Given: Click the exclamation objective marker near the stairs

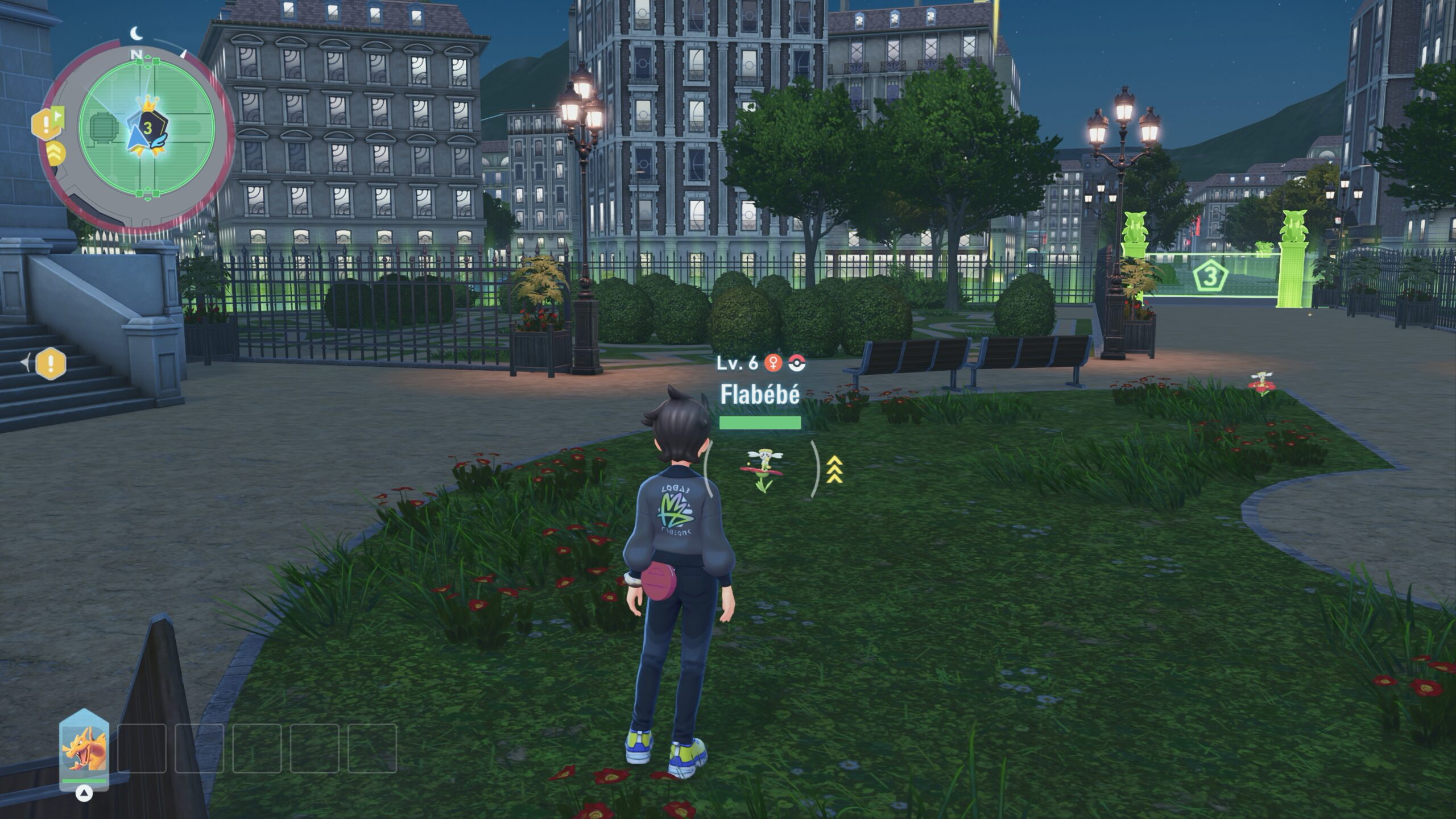Looking at the screenshot, I should [x=51, y=363].
